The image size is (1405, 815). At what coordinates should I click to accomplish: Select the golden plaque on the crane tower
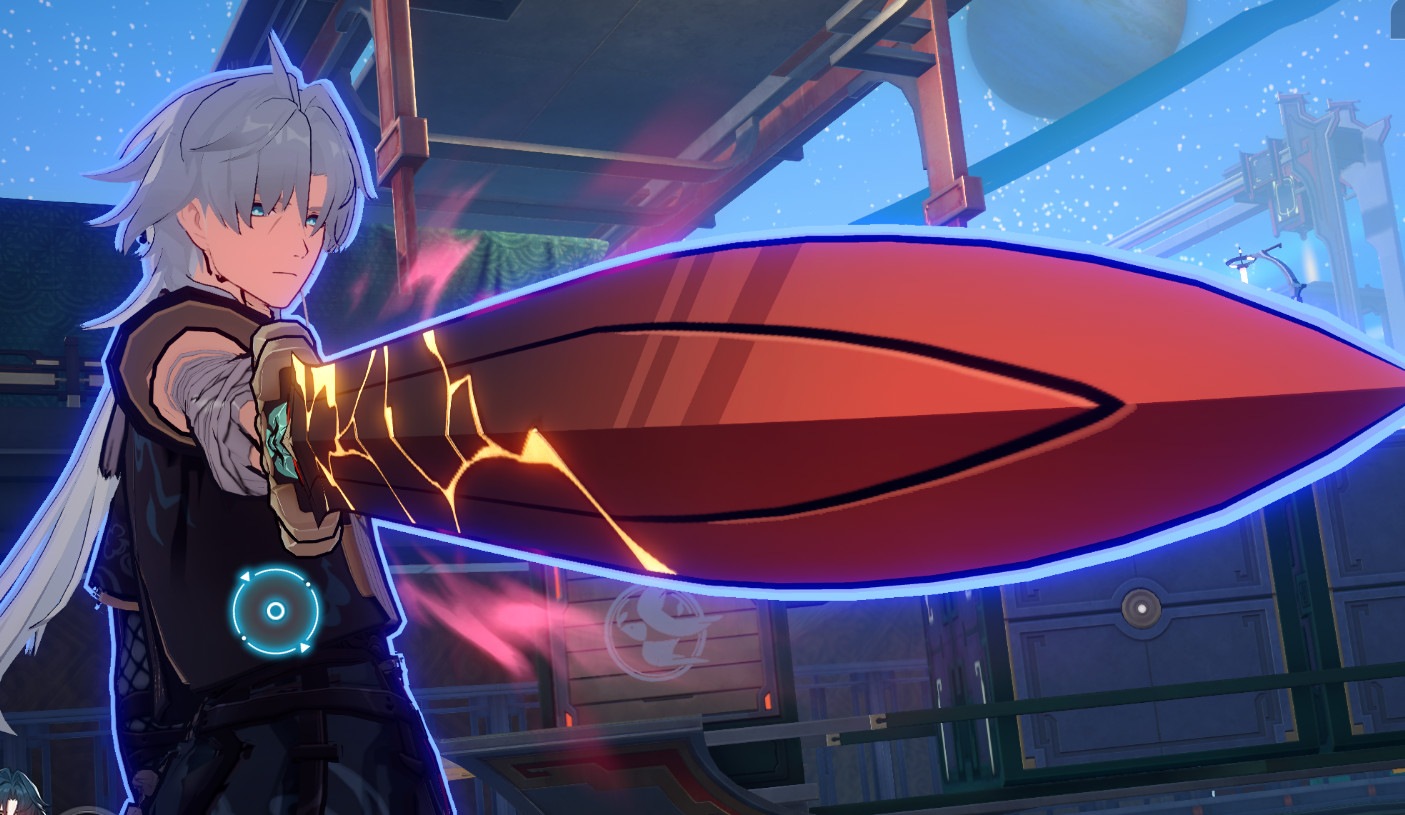(x=1286, y=198)
